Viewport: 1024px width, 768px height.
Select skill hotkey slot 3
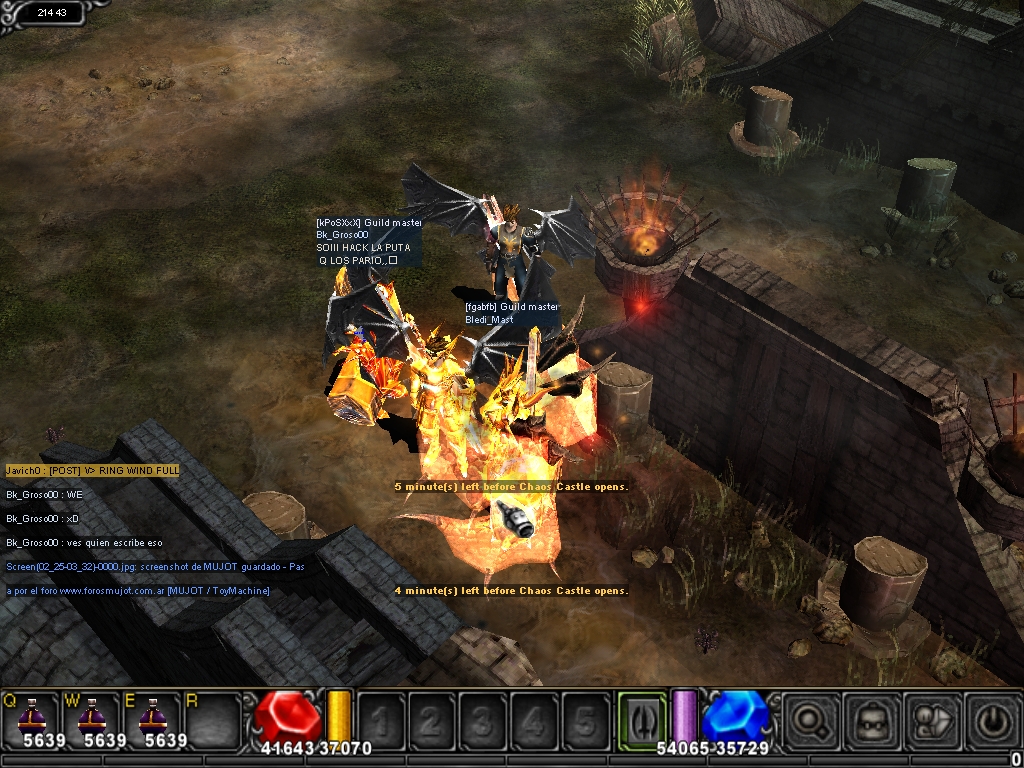[483, 720]
